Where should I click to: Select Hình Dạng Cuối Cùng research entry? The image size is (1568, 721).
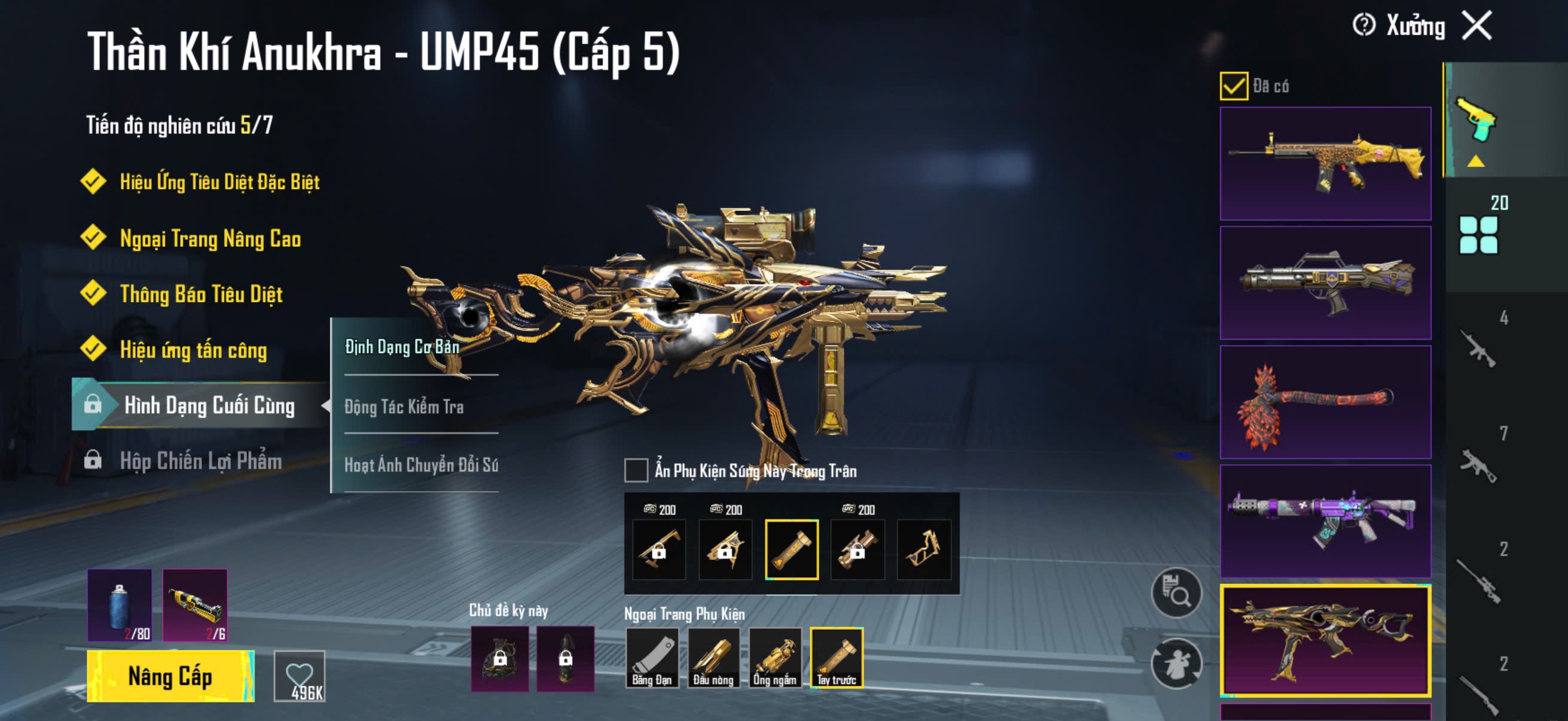point(209,405)
